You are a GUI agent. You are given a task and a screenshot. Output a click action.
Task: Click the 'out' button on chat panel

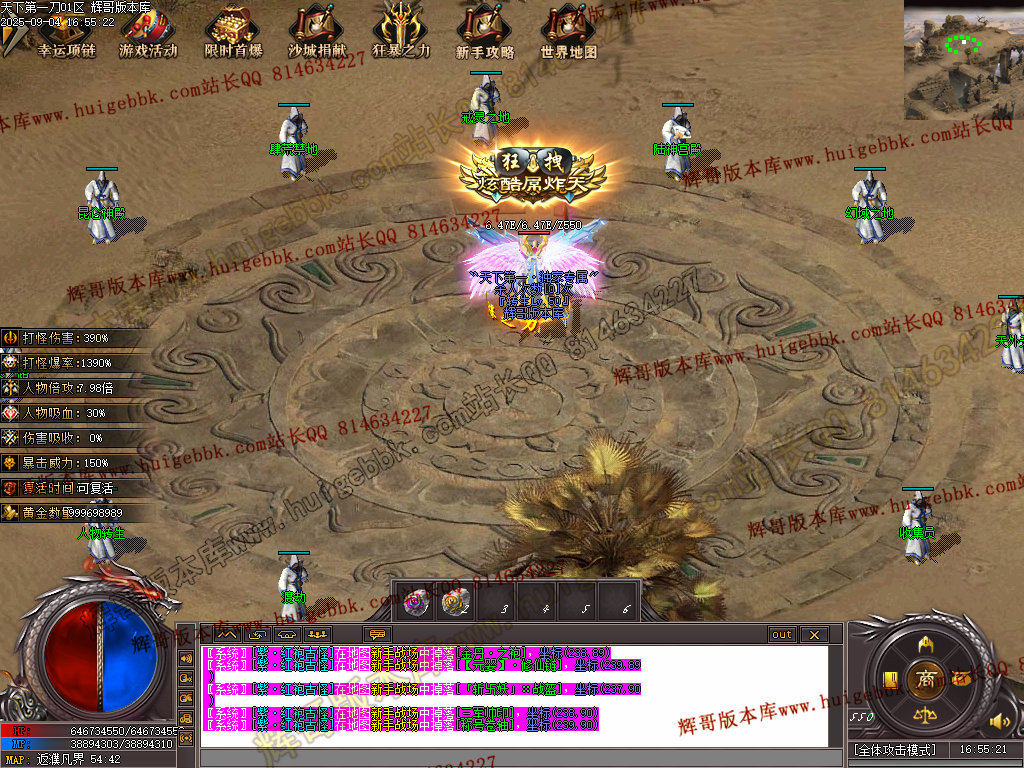(x=782, y=634)
